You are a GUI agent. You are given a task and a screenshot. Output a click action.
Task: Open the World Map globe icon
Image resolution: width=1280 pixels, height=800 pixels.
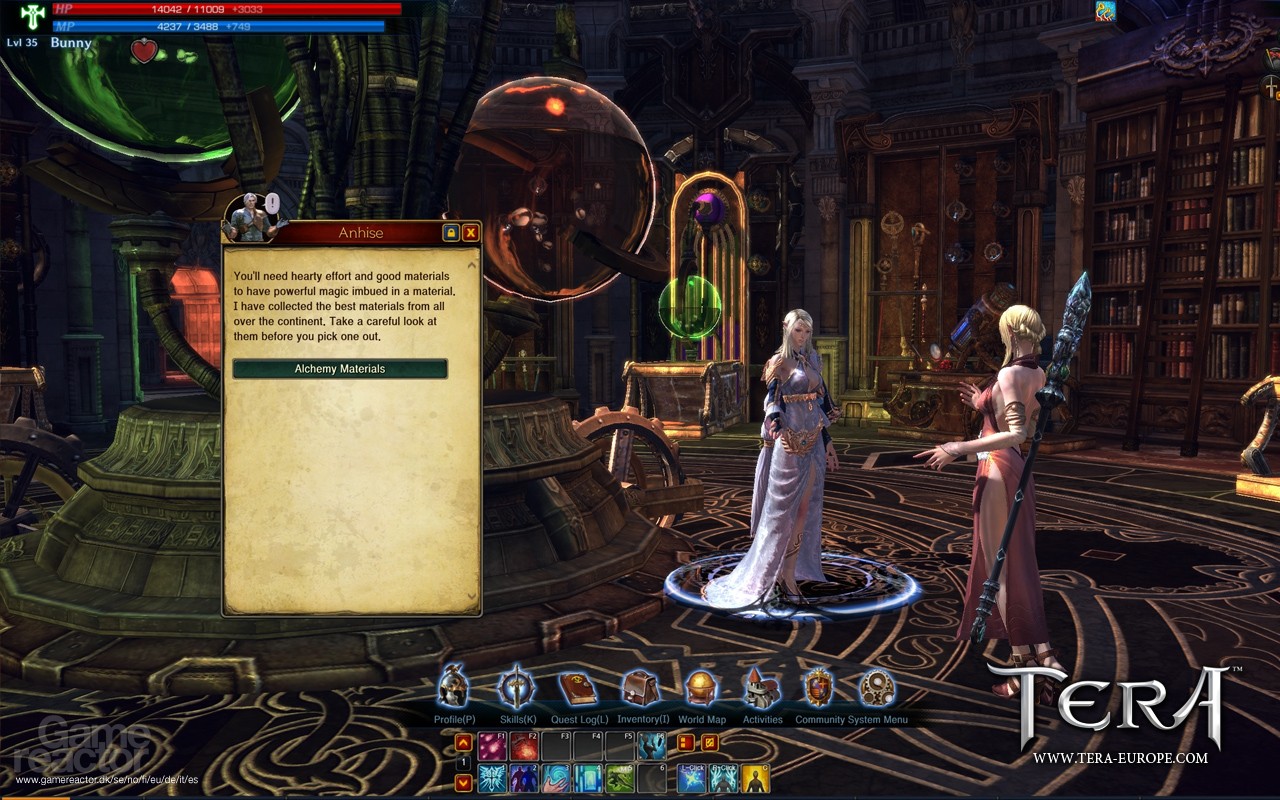700,686
